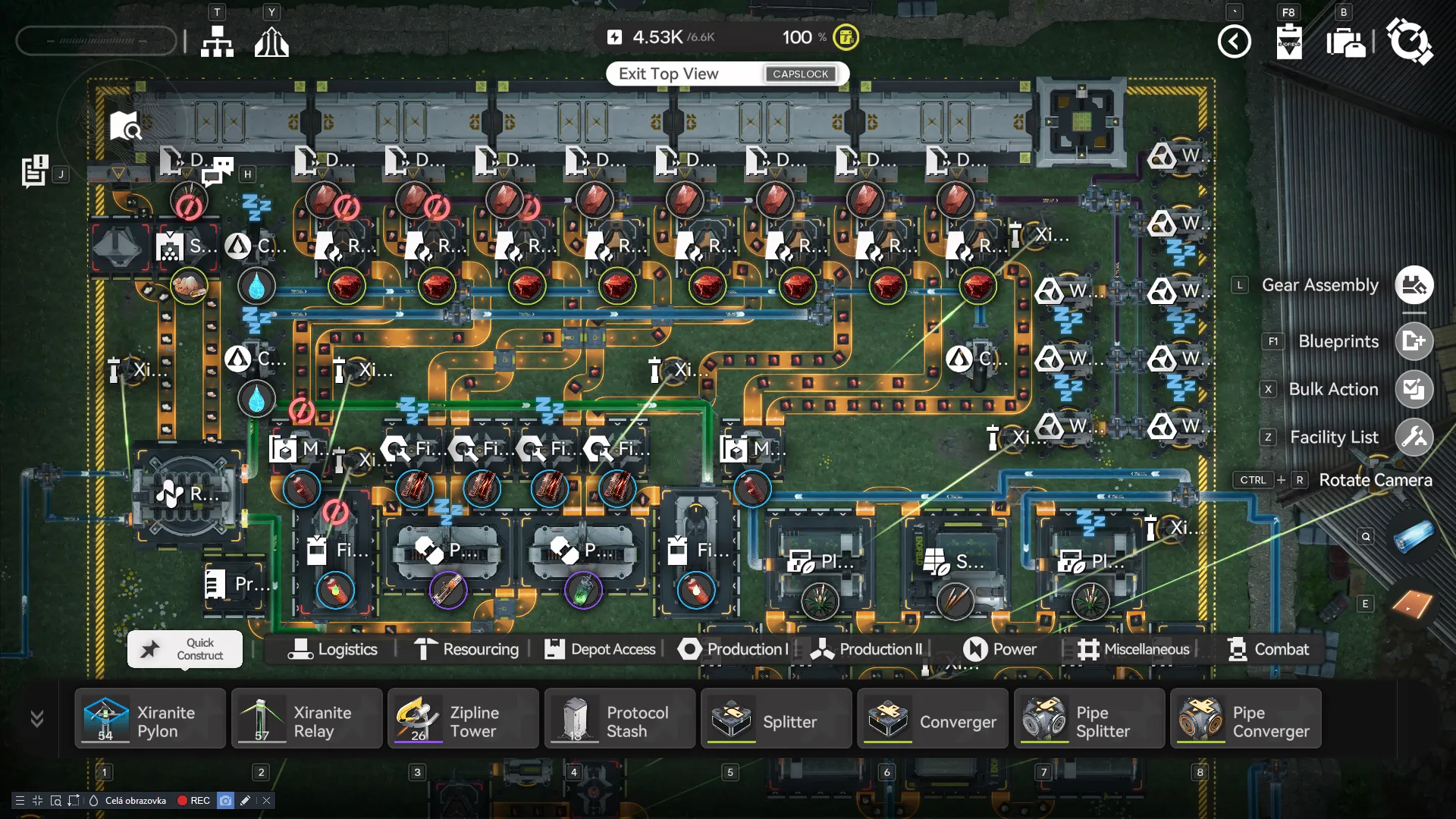The height and width of the screenshot is (819, 1456).
Task: Switch to the Logistics category
Action: (333, 650)
